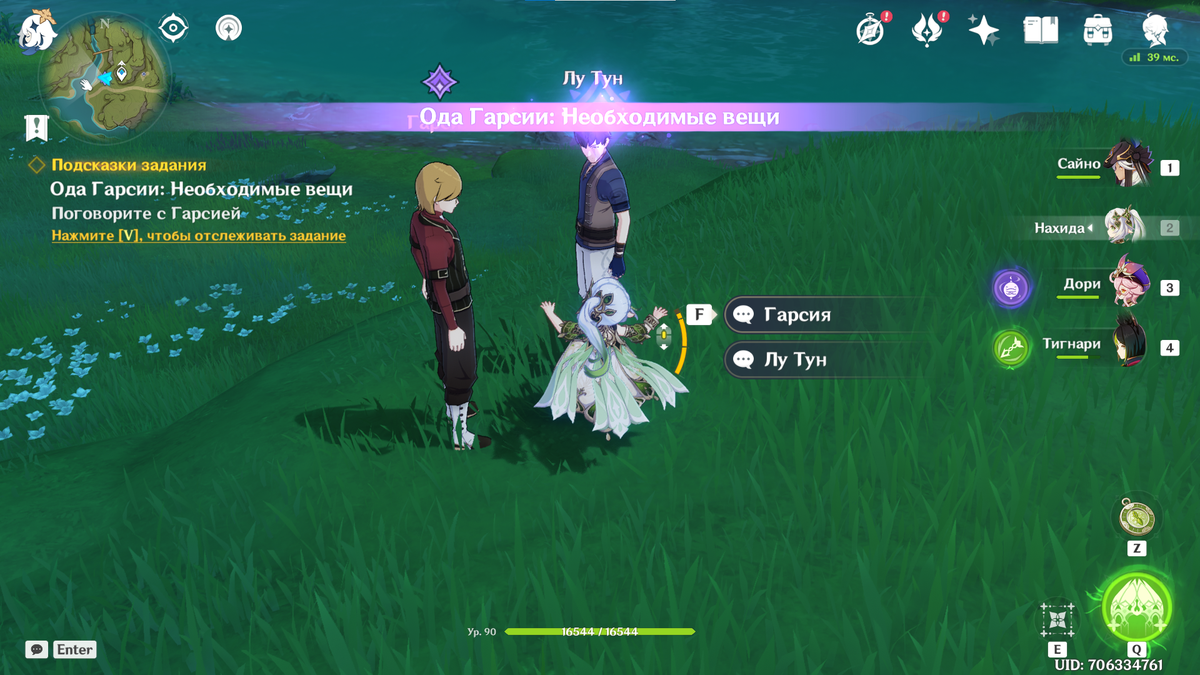Open the adventurer handbook book icon
The width and height of the screenshot is (1200, 675).
tap(1040, 30)
